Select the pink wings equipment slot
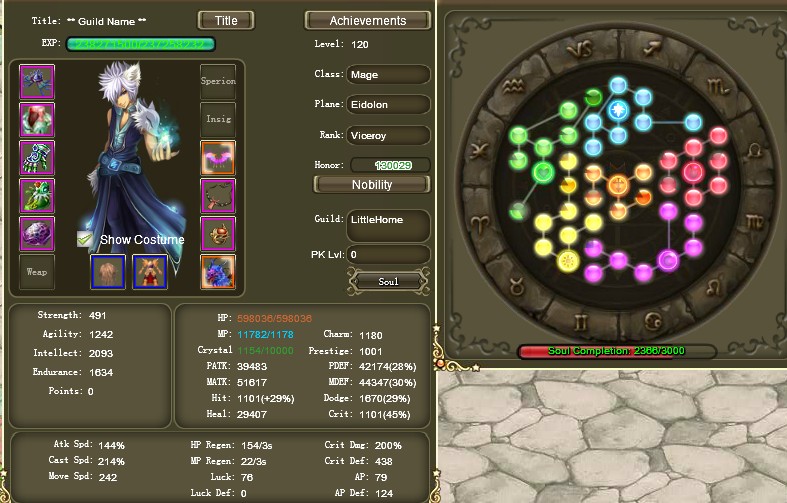Image resolution: width=787 pixels, height=503 pixels. (218, 157)
